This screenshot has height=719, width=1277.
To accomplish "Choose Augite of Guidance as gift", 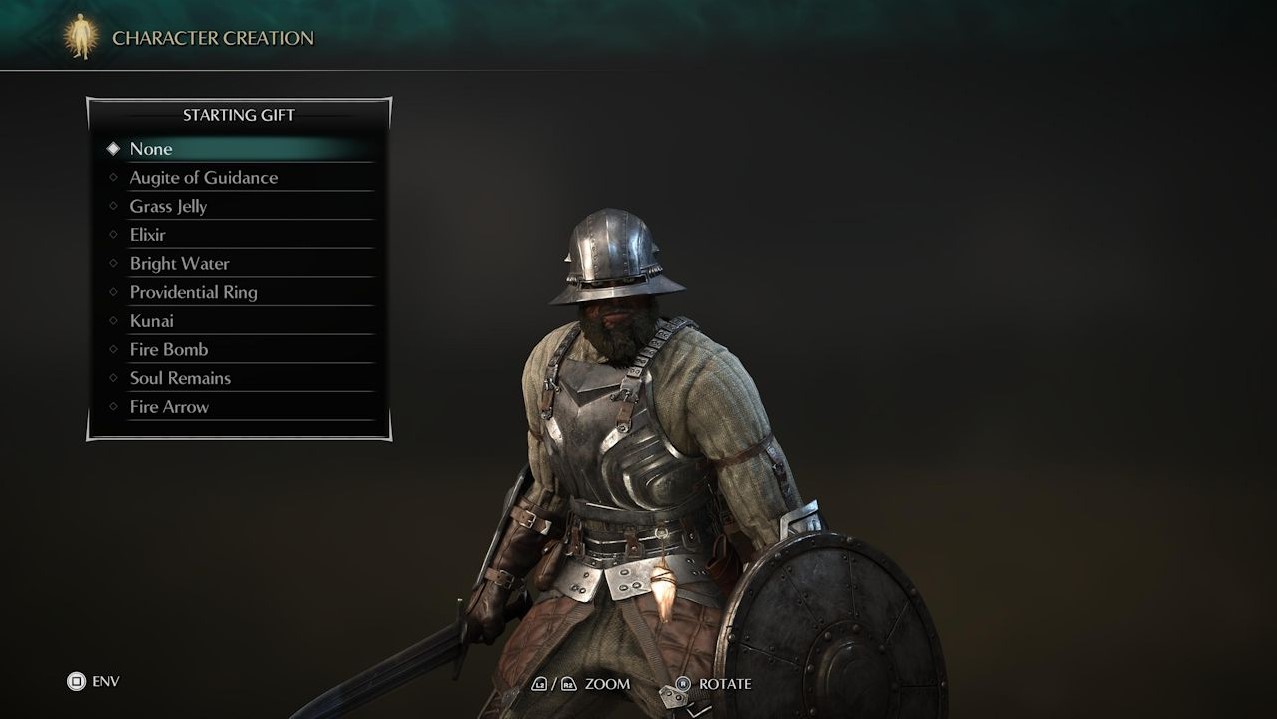I will click(203, 178).
